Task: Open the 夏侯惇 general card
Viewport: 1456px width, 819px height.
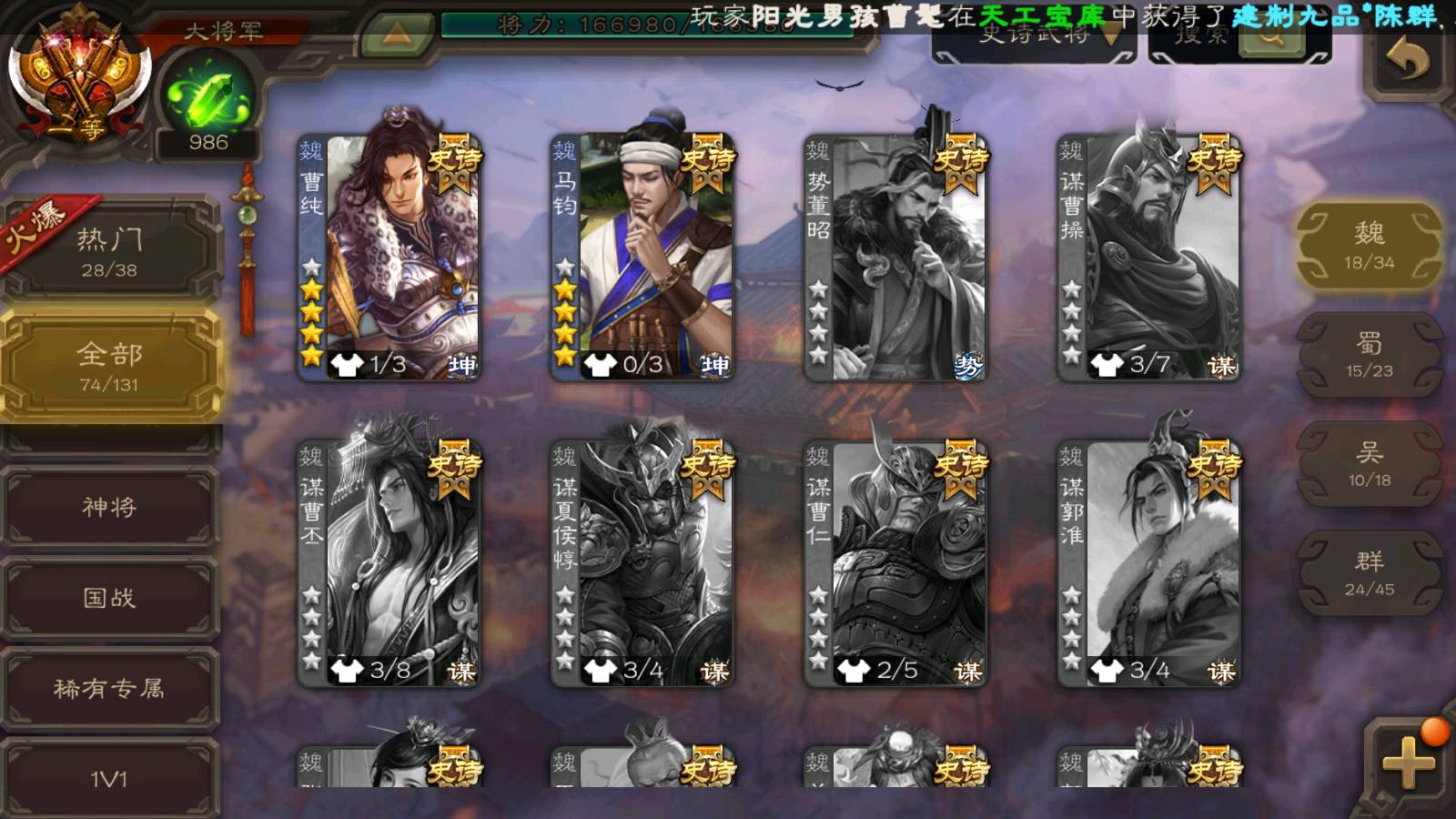Action: pyautogui.click(x=642, y=562)
